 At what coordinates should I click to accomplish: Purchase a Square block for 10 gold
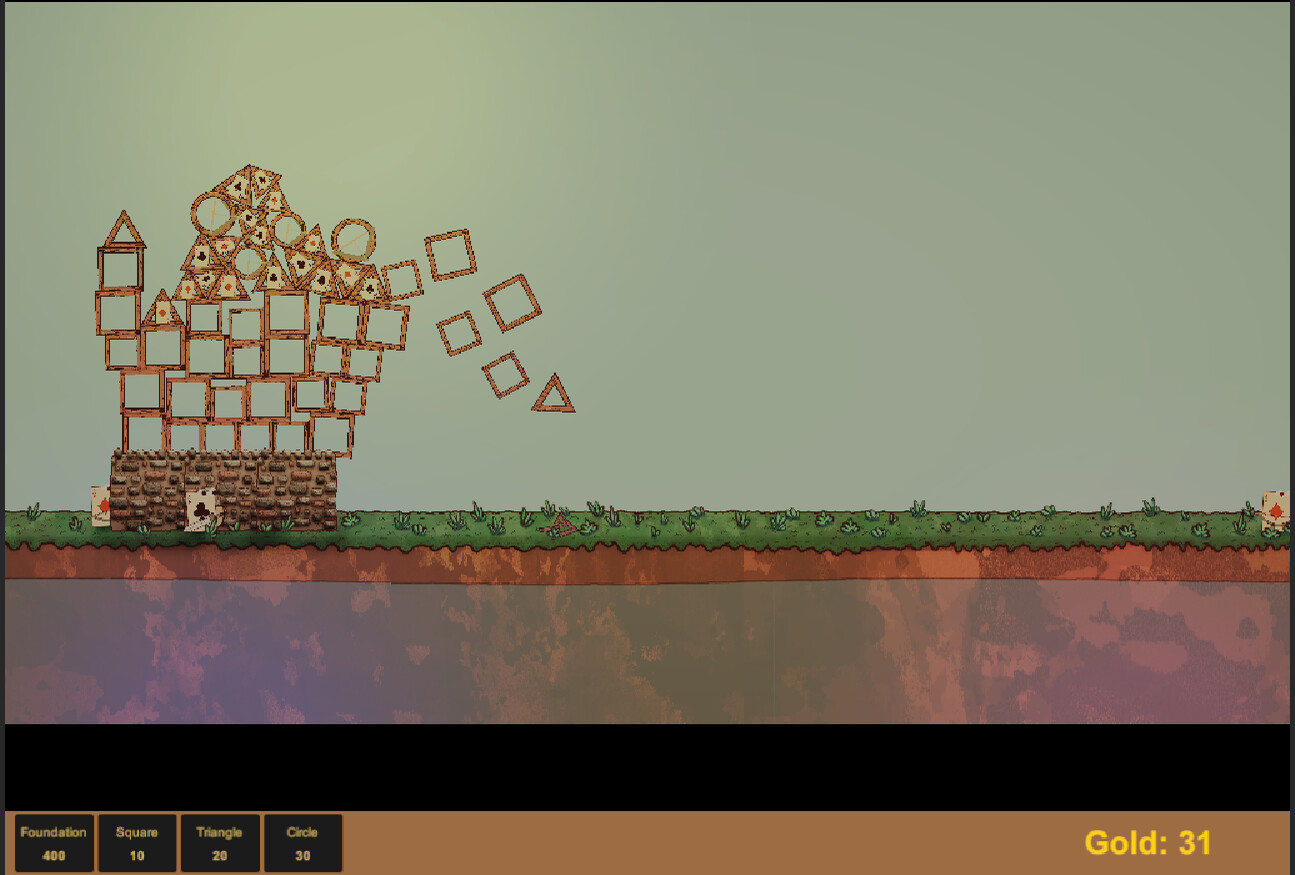(x=137, y=843)
